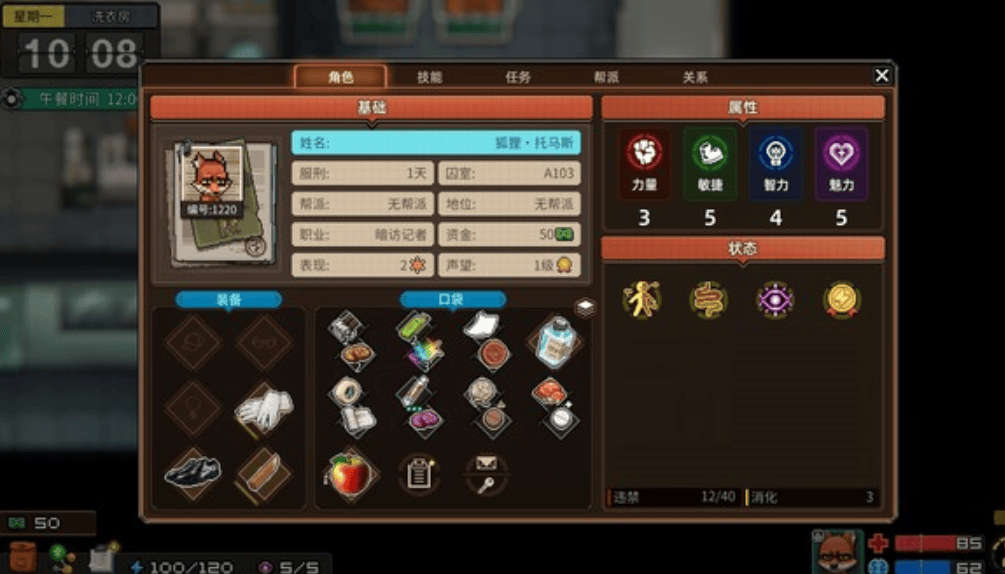The image size is (1005, 574).
Task: Inspect the 魅力 charm attribute
Action: 841,161
